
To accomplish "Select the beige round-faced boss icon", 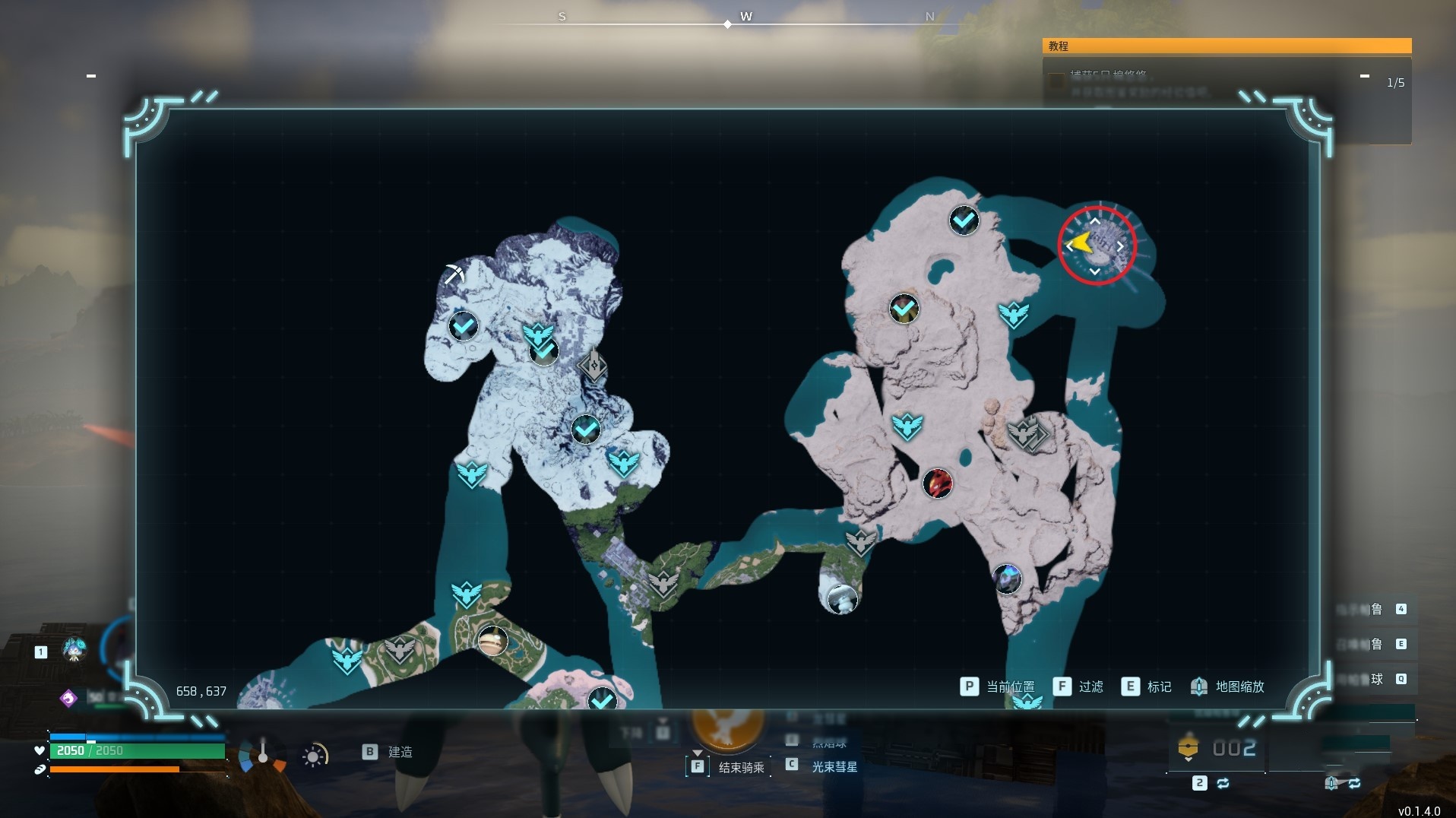I will pos(492,641).
